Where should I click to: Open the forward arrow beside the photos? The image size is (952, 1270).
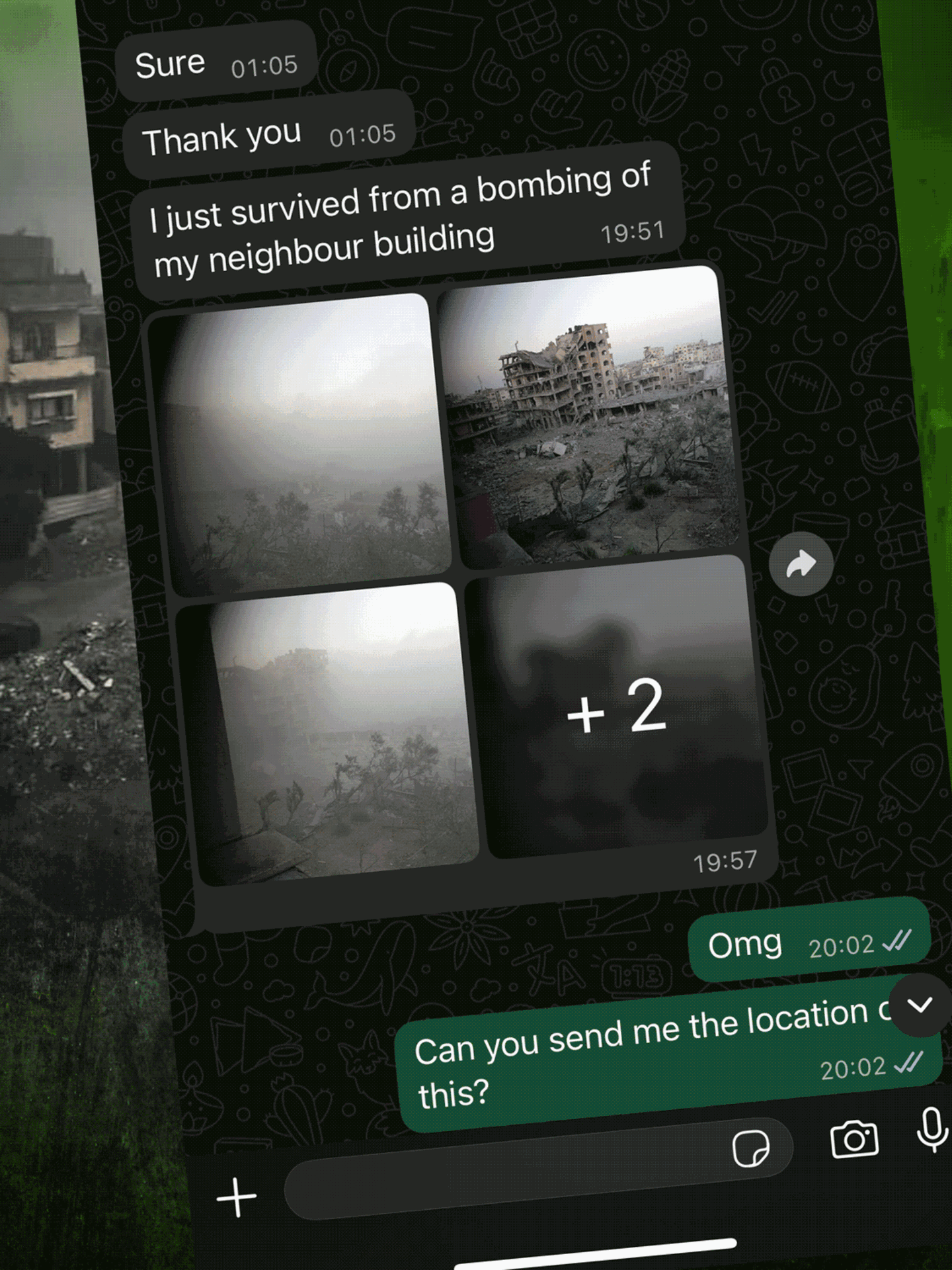pos(801,564)
